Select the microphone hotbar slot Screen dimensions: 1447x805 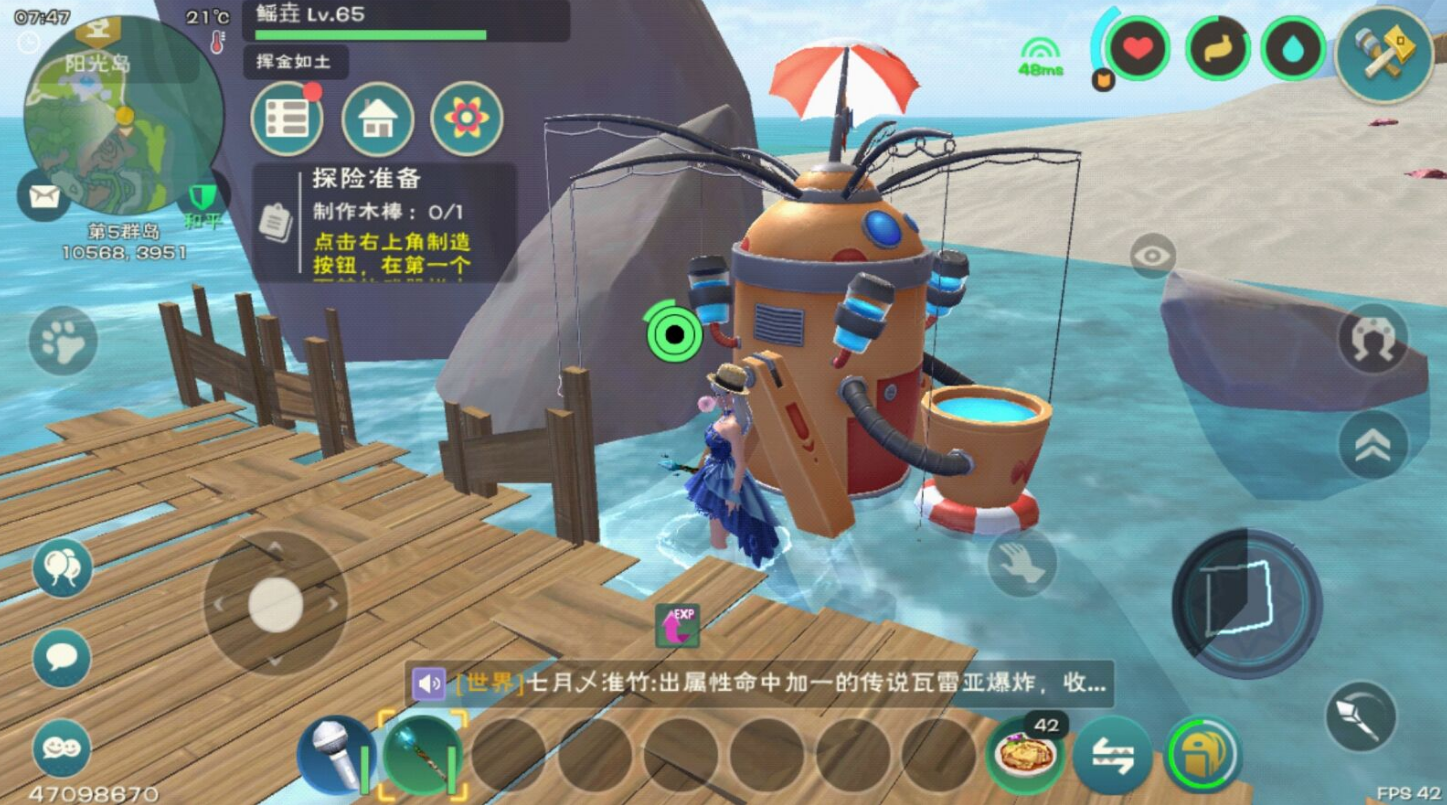click(335, 756)
